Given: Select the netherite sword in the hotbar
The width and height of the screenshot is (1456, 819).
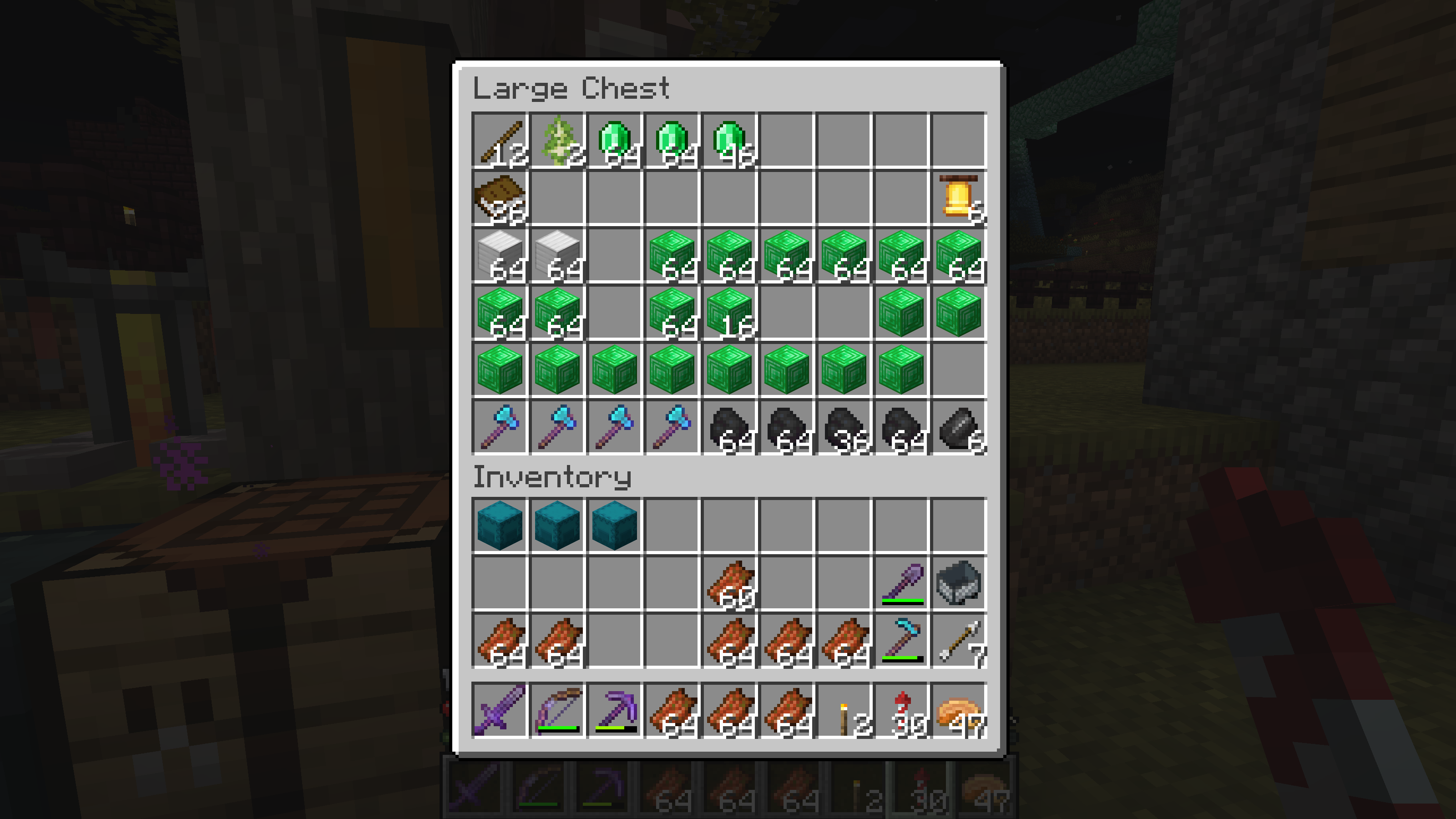Looking at the screenshot, I should click(500, 710).
